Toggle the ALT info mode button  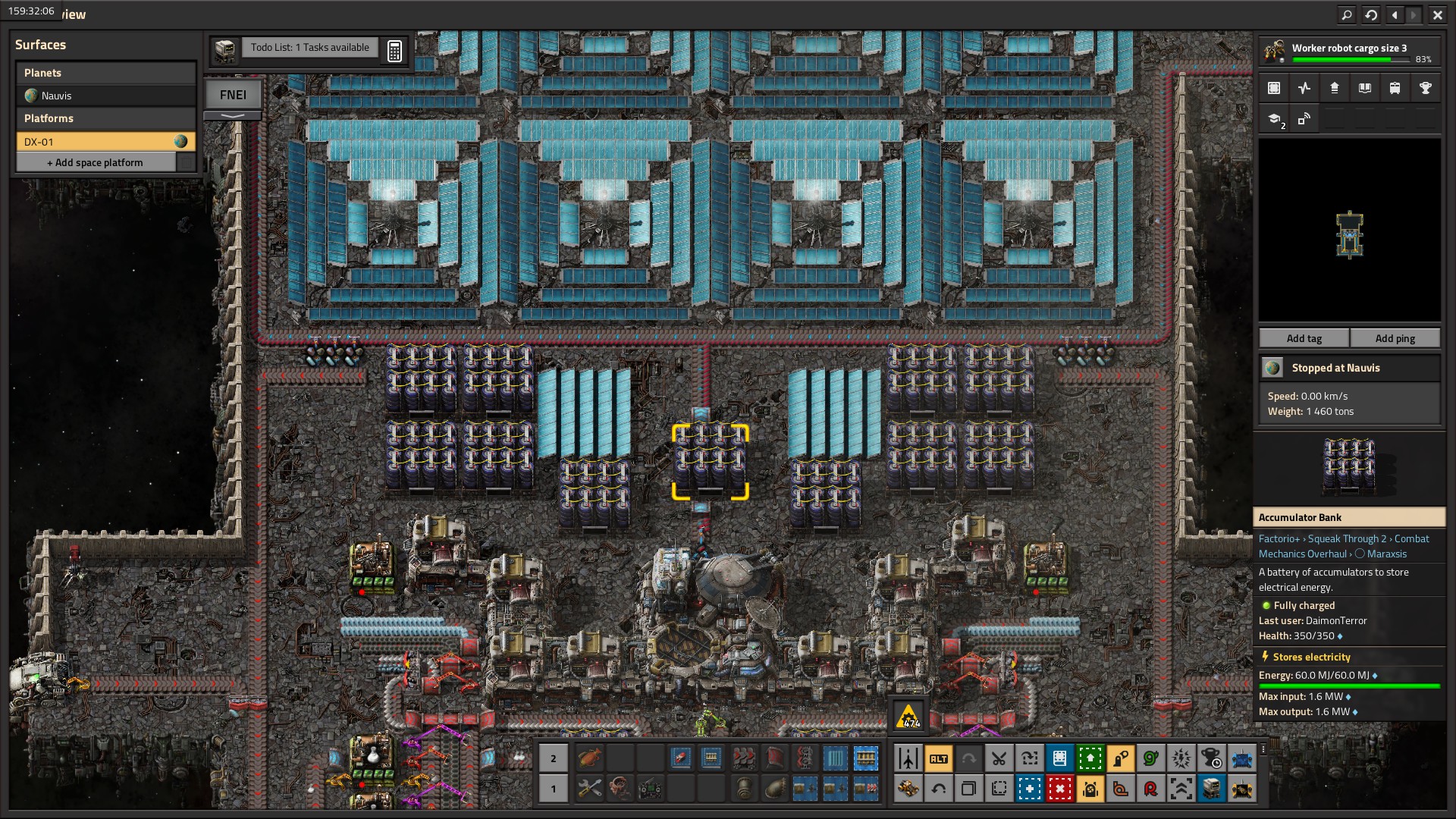click(x=938, y=758)
